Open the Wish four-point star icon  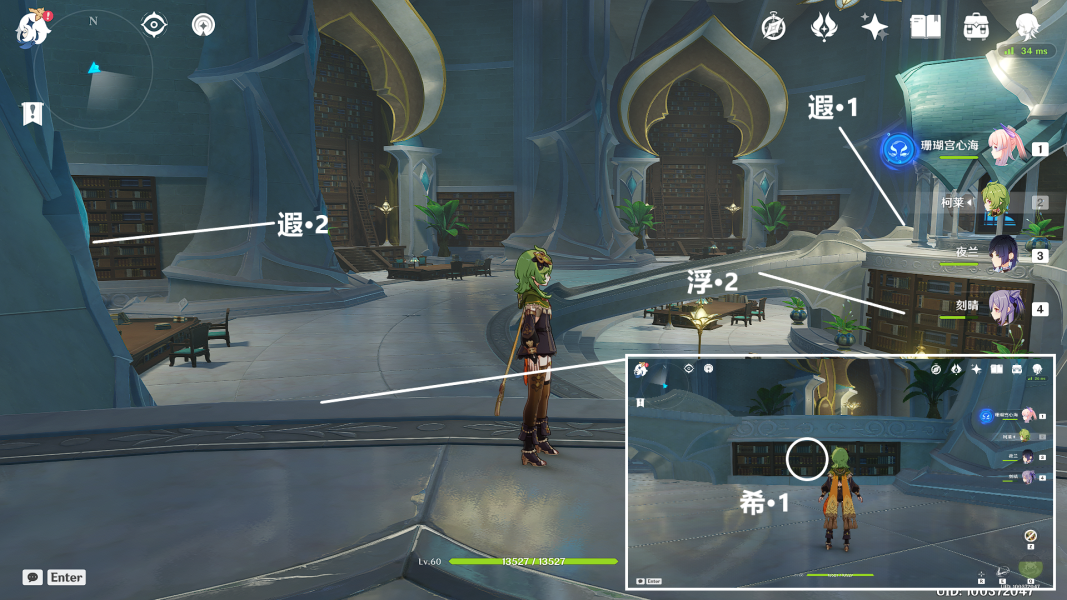click(x=874, y=27)
